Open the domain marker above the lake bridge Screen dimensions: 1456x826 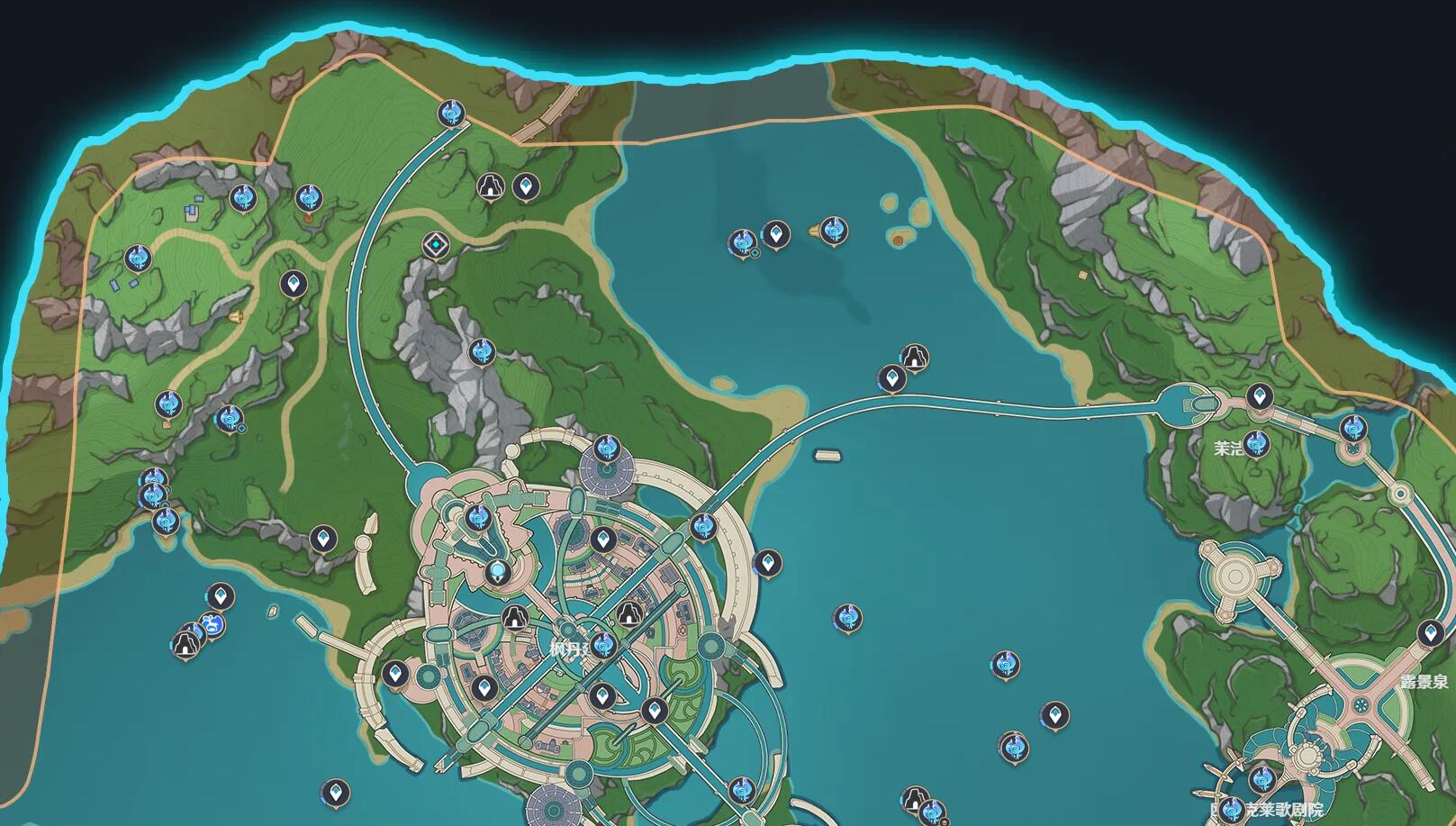click(x=915, y=357)
